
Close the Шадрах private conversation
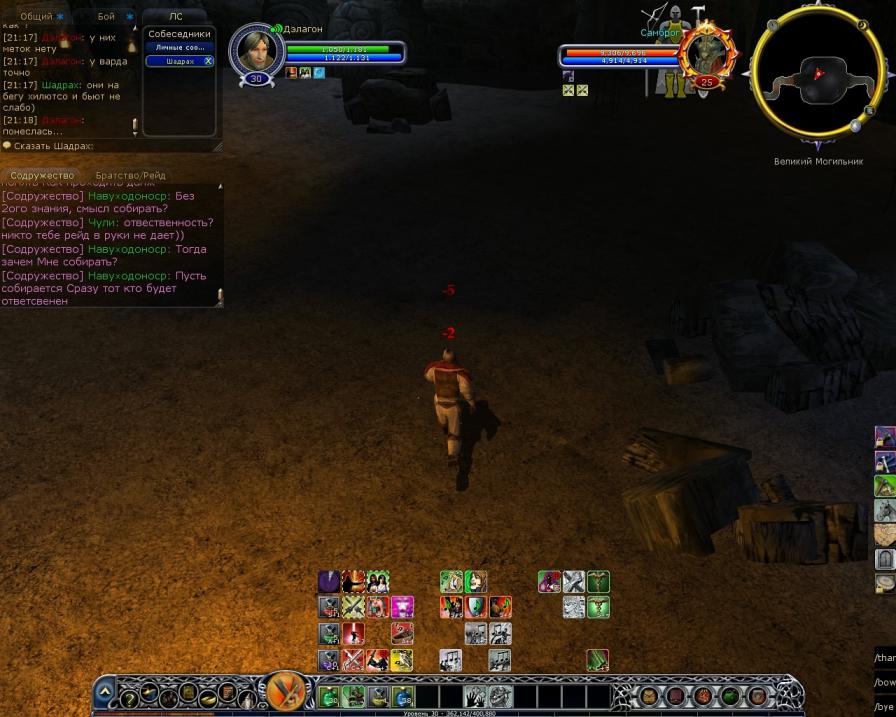coord(208,61)
